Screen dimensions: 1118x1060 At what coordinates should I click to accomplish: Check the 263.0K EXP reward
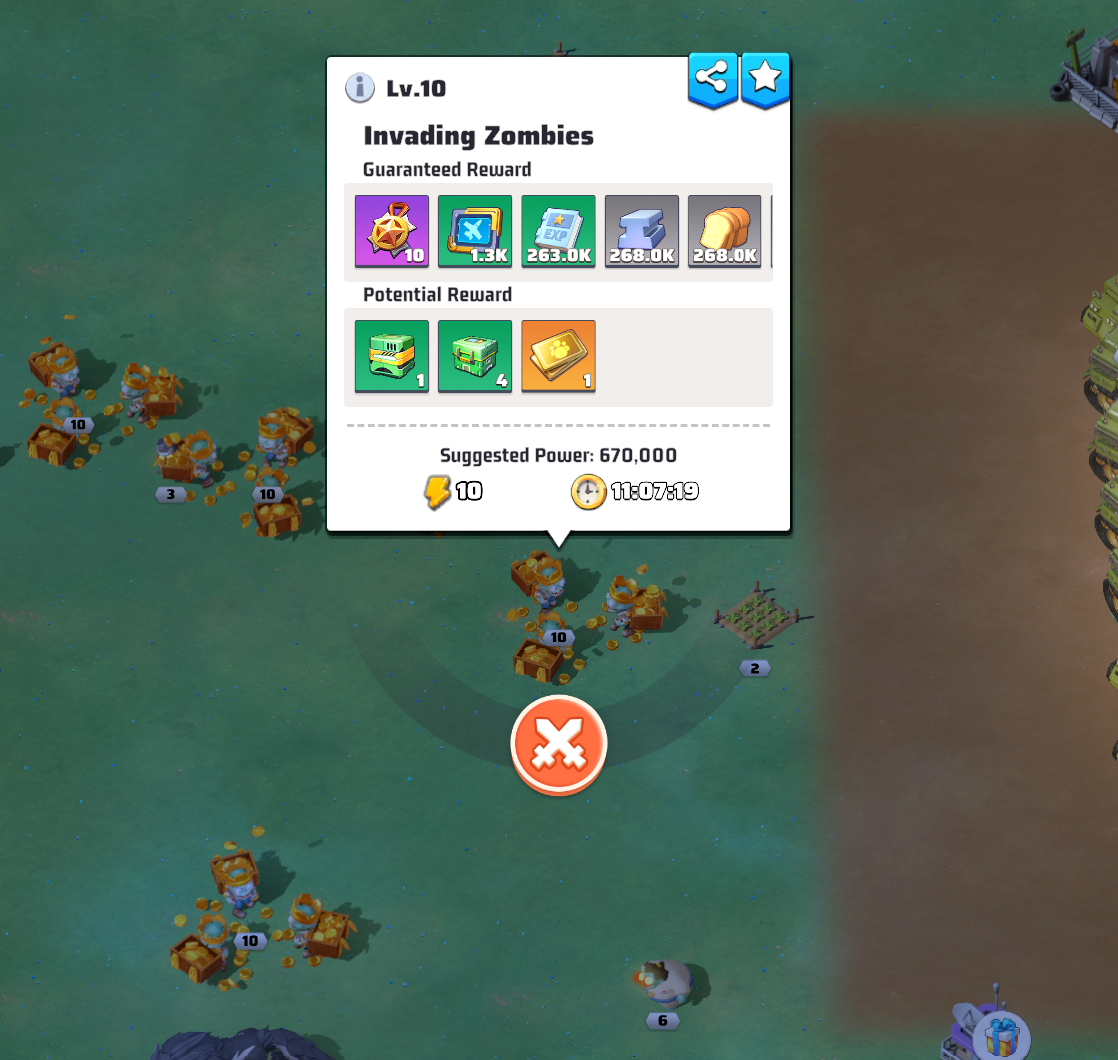[x=558, y=232]
